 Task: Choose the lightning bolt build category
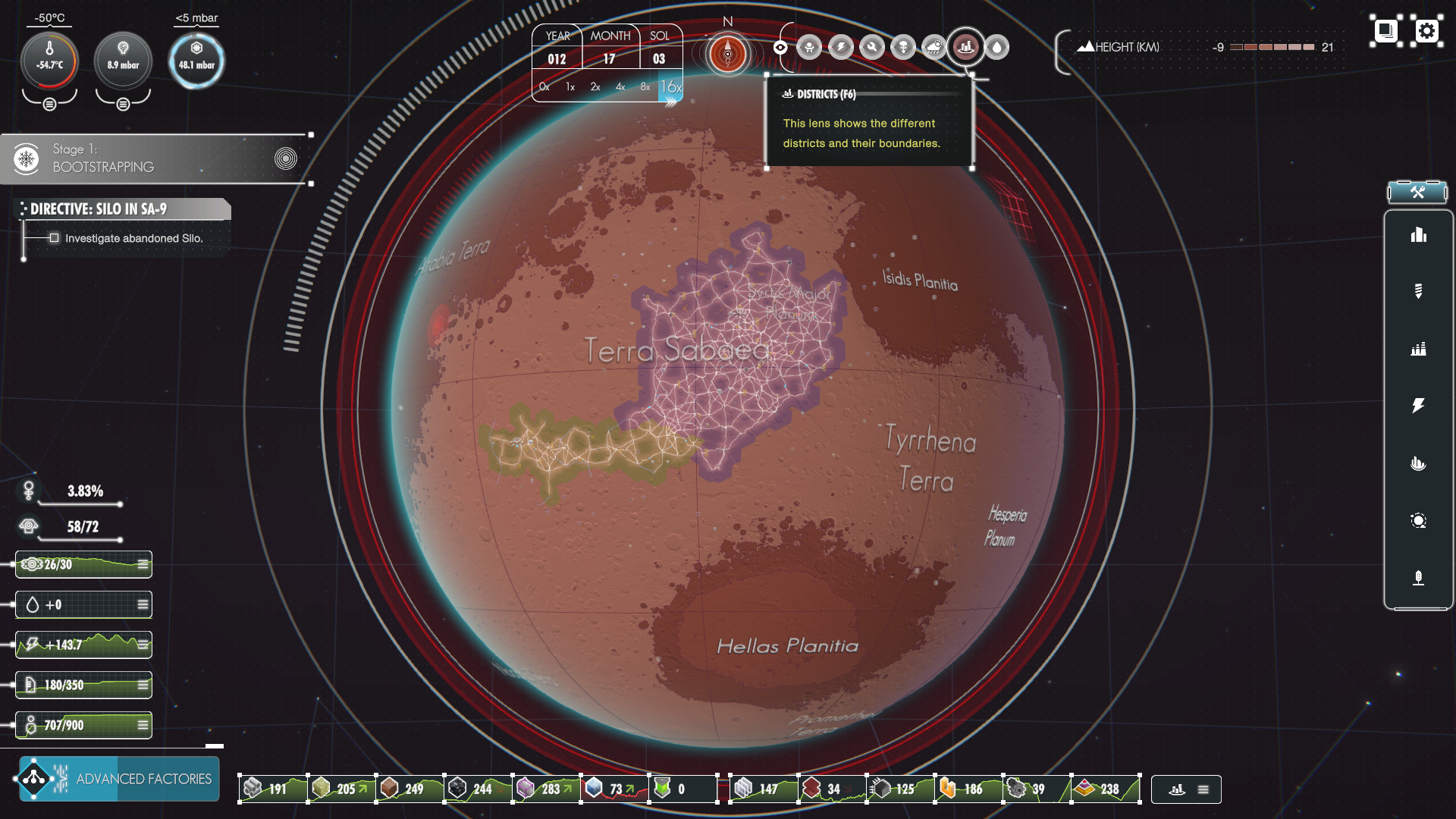coord(1418,406)
